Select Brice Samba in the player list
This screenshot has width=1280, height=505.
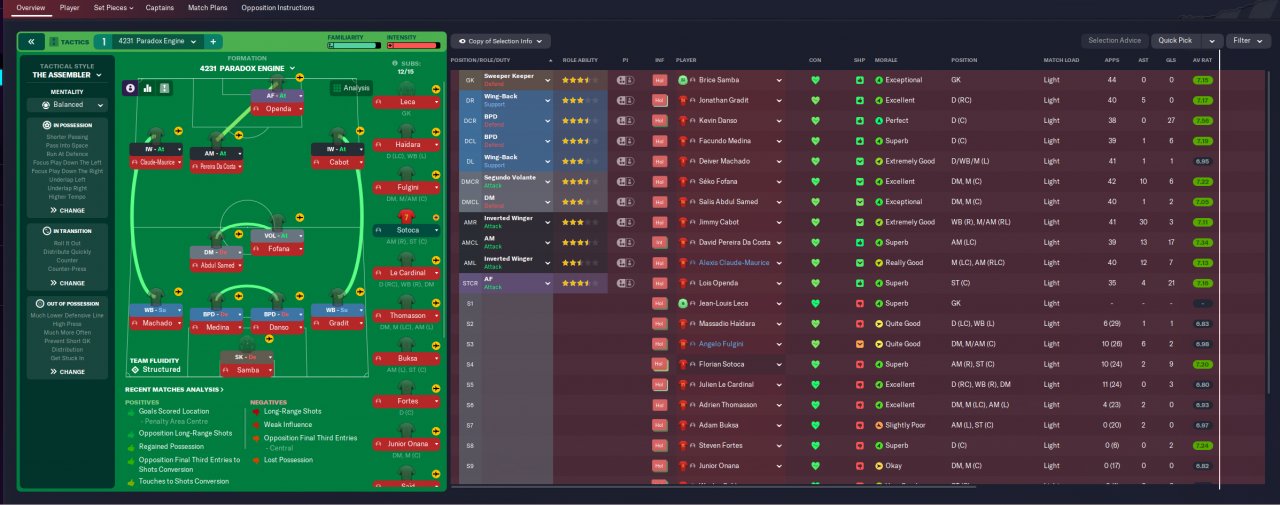[722, 80]
